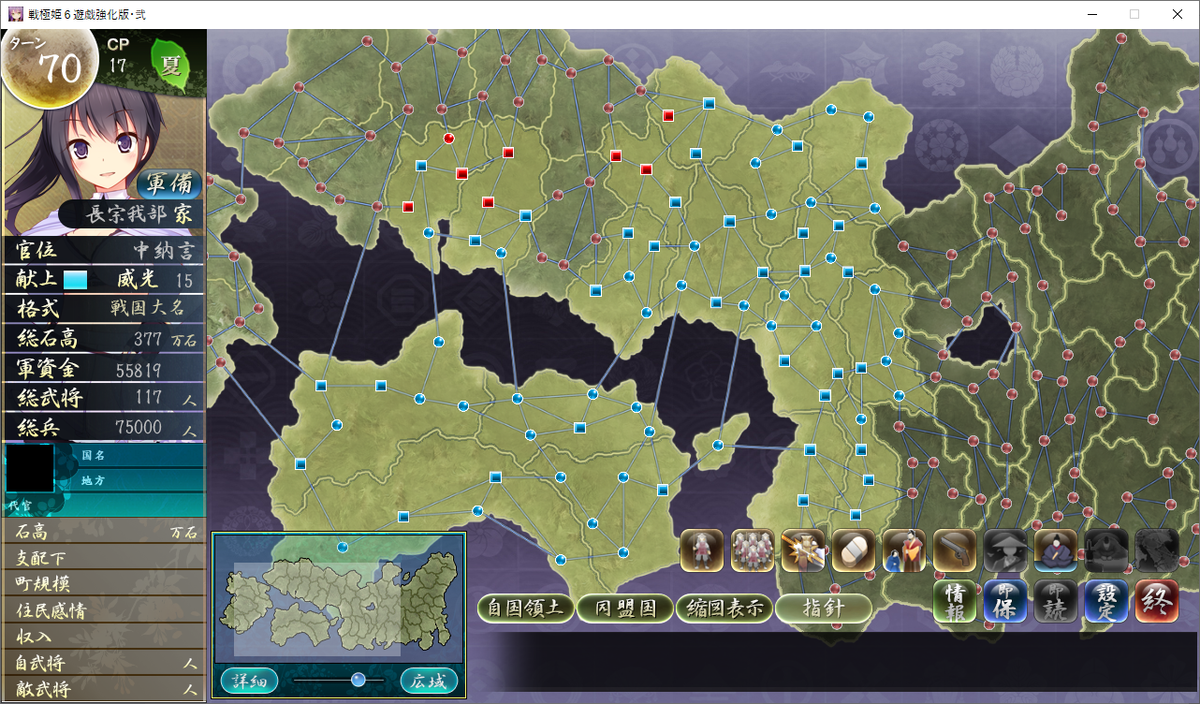
Task: Choose the attacking warrior command icon
Action: (x=803, y=550)
